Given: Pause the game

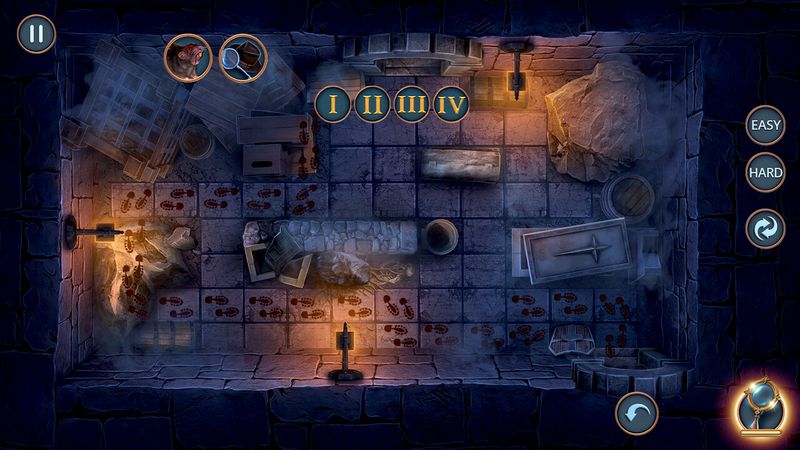Looking at the screenshot, I should (36, 34).
